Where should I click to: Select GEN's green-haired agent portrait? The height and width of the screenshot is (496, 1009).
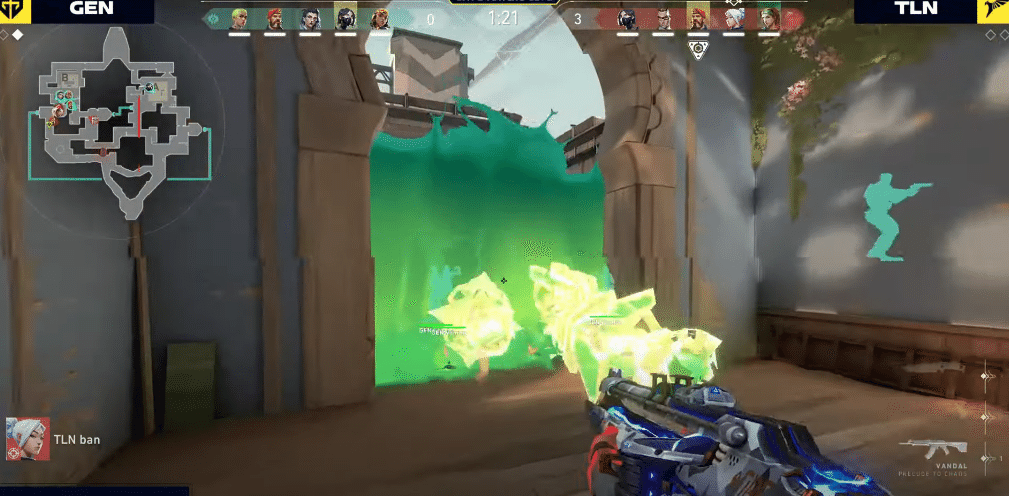coord(240,18)
